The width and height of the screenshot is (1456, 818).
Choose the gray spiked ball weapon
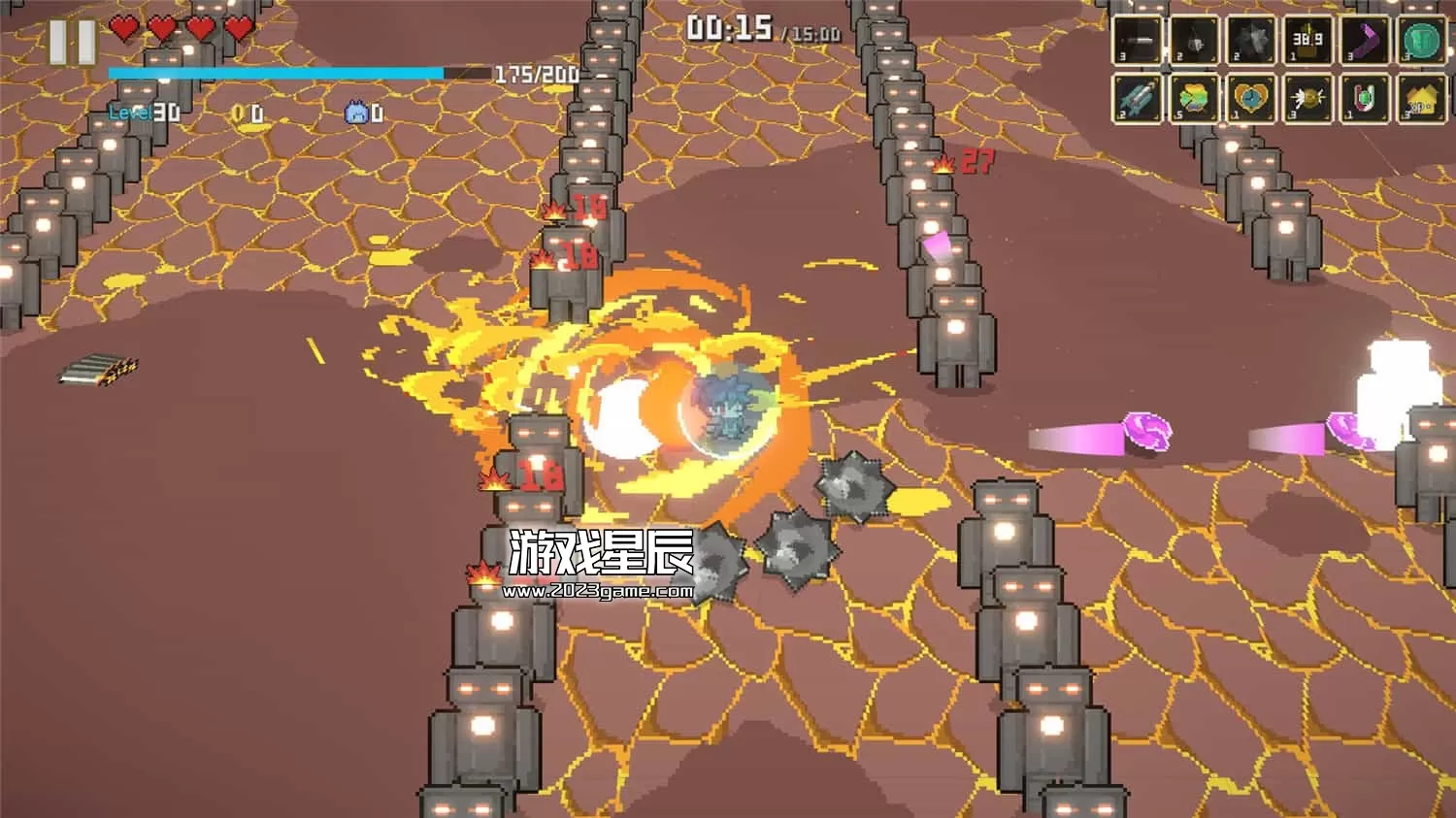pyautogui.click(x=1251, y=40)
